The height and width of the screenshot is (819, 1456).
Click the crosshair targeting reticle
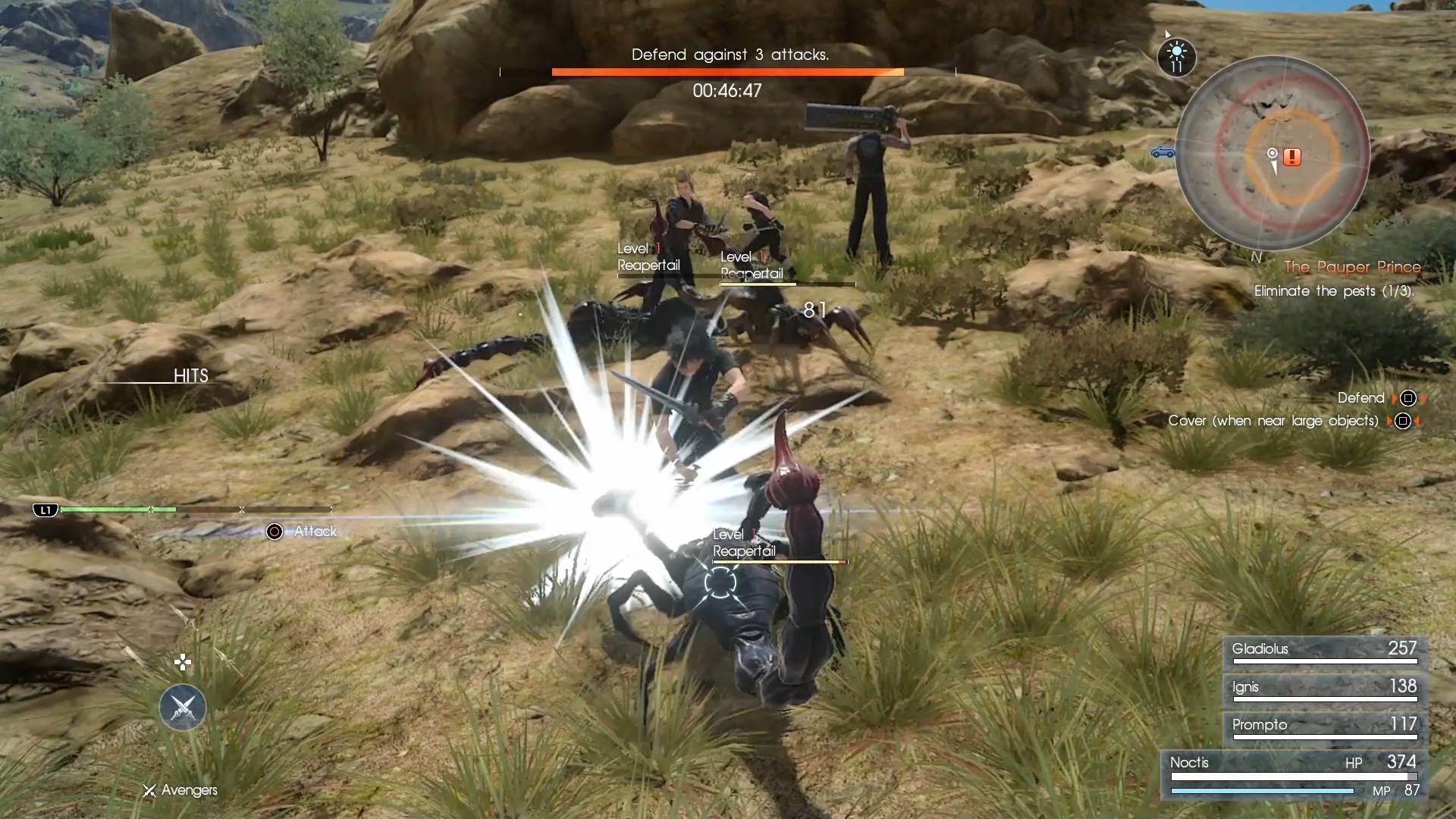[183, 661]
